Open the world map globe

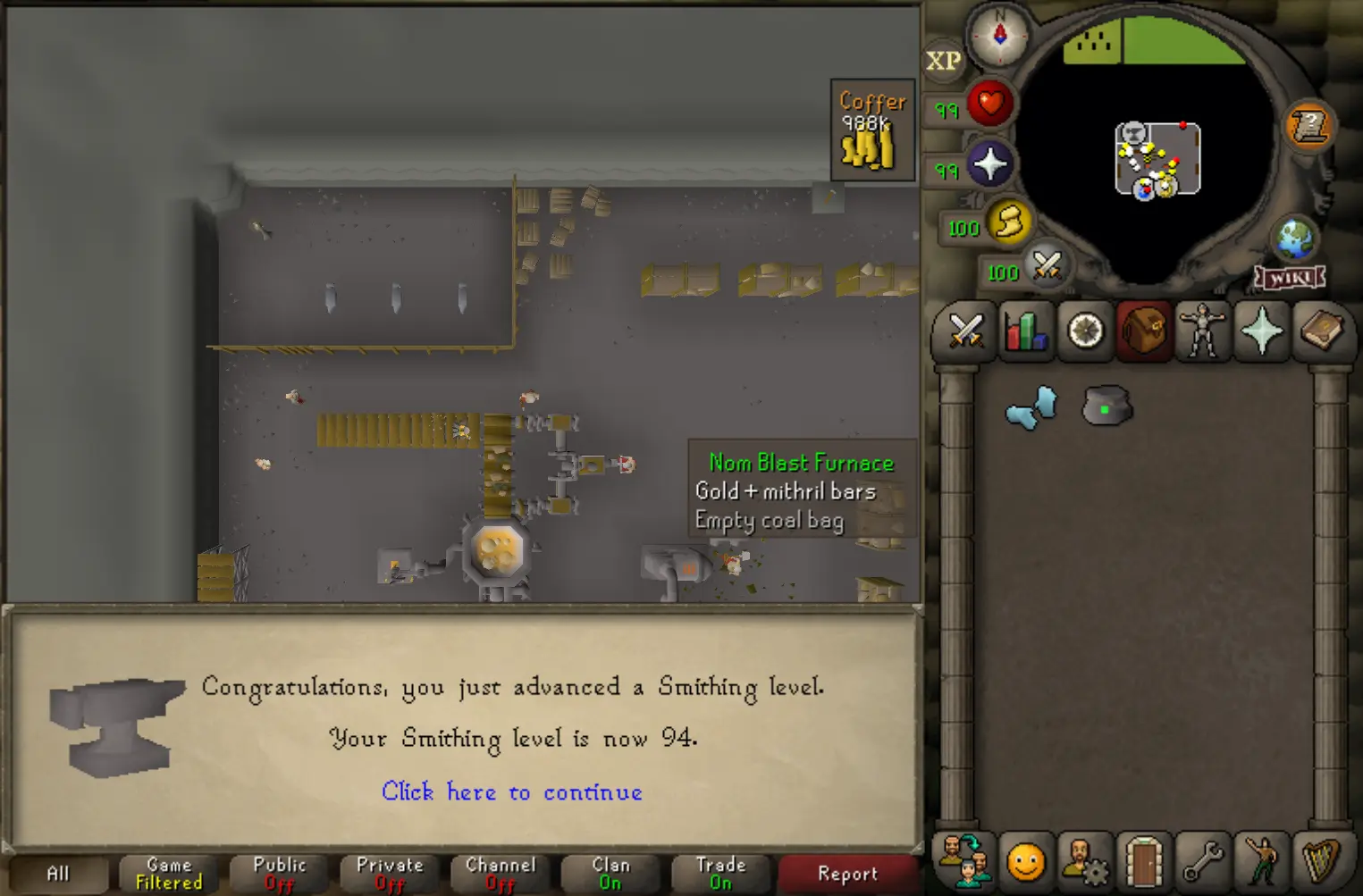click(x=1294, y=238)
